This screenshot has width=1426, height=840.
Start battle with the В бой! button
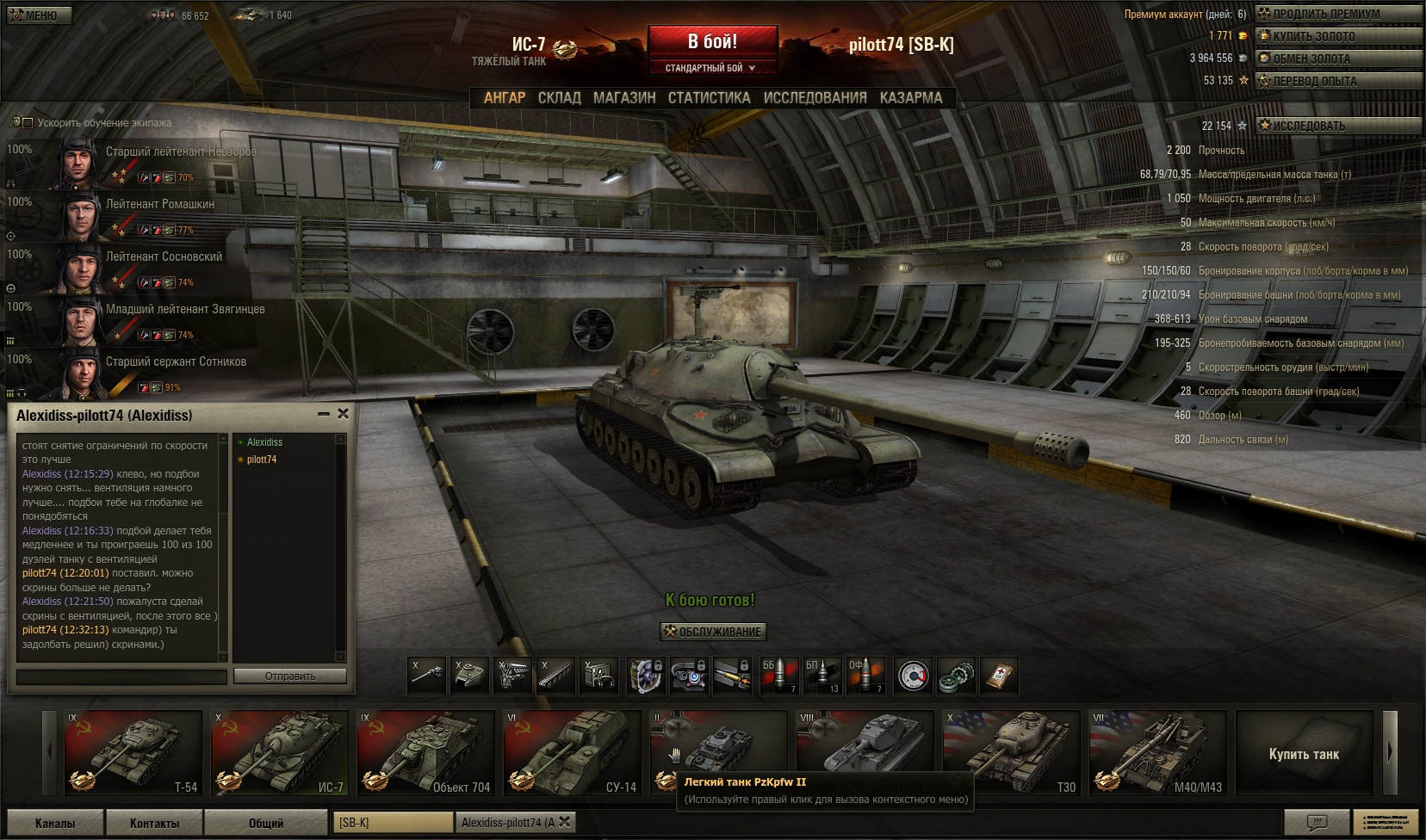(712, 41)
